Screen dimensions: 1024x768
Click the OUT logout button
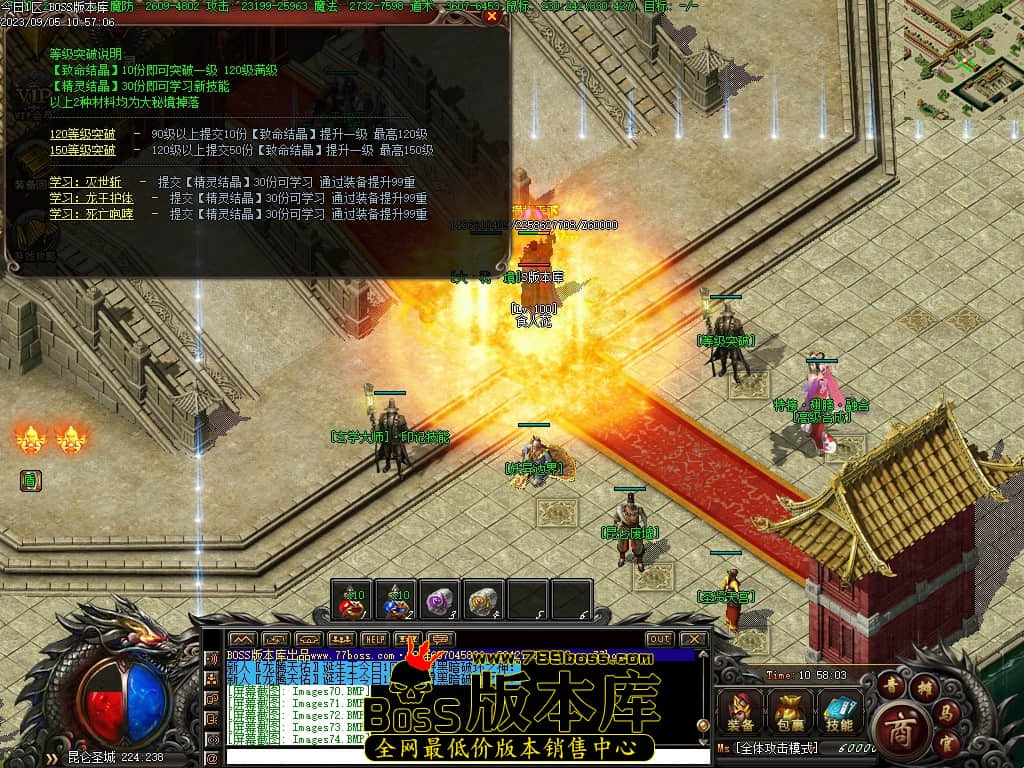pos(659,638)
